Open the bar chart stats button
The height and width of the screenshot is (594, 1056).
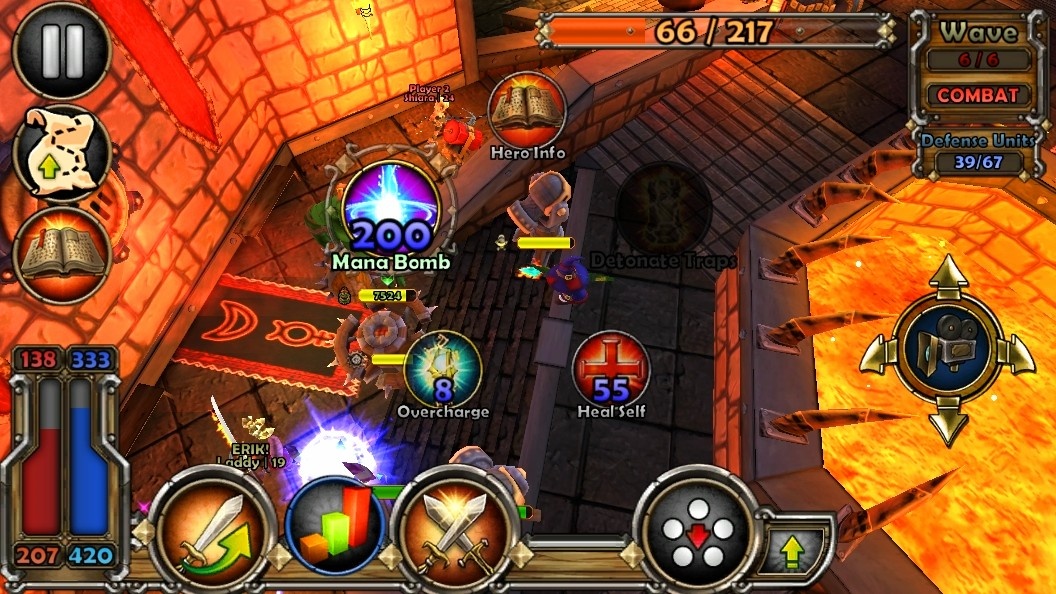[x=335, y=527]
